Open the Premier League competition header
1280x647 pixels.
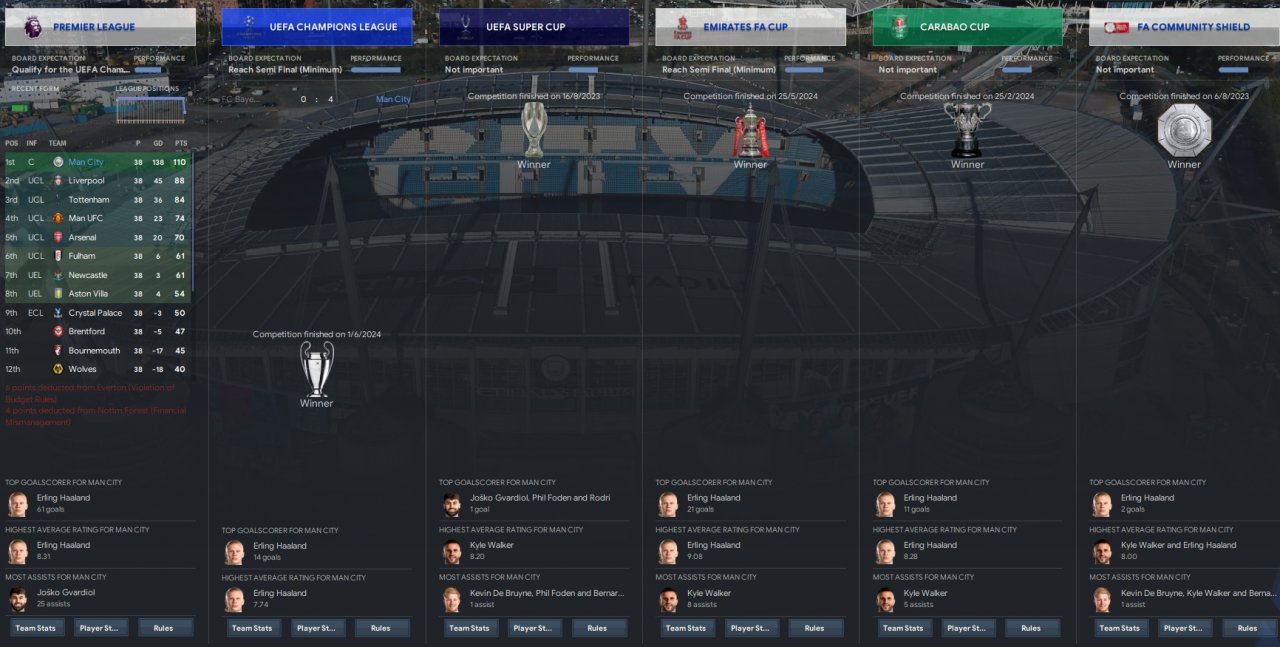(100, 27)
